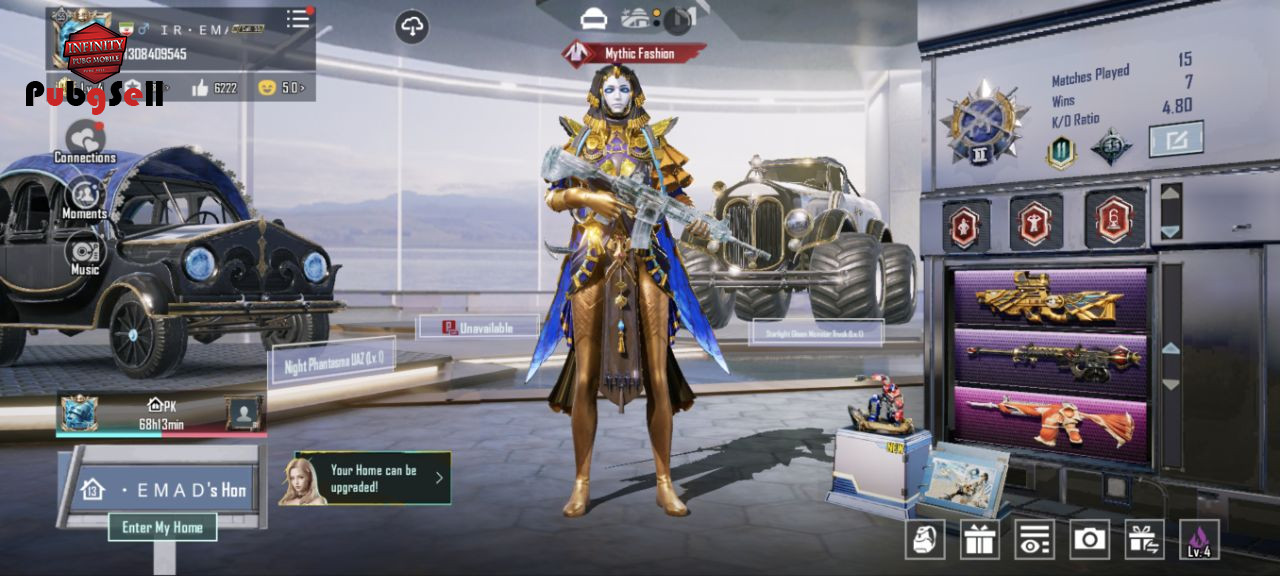
Task: Open the Mythic Fashion banner
Action: tap(633, 53)
